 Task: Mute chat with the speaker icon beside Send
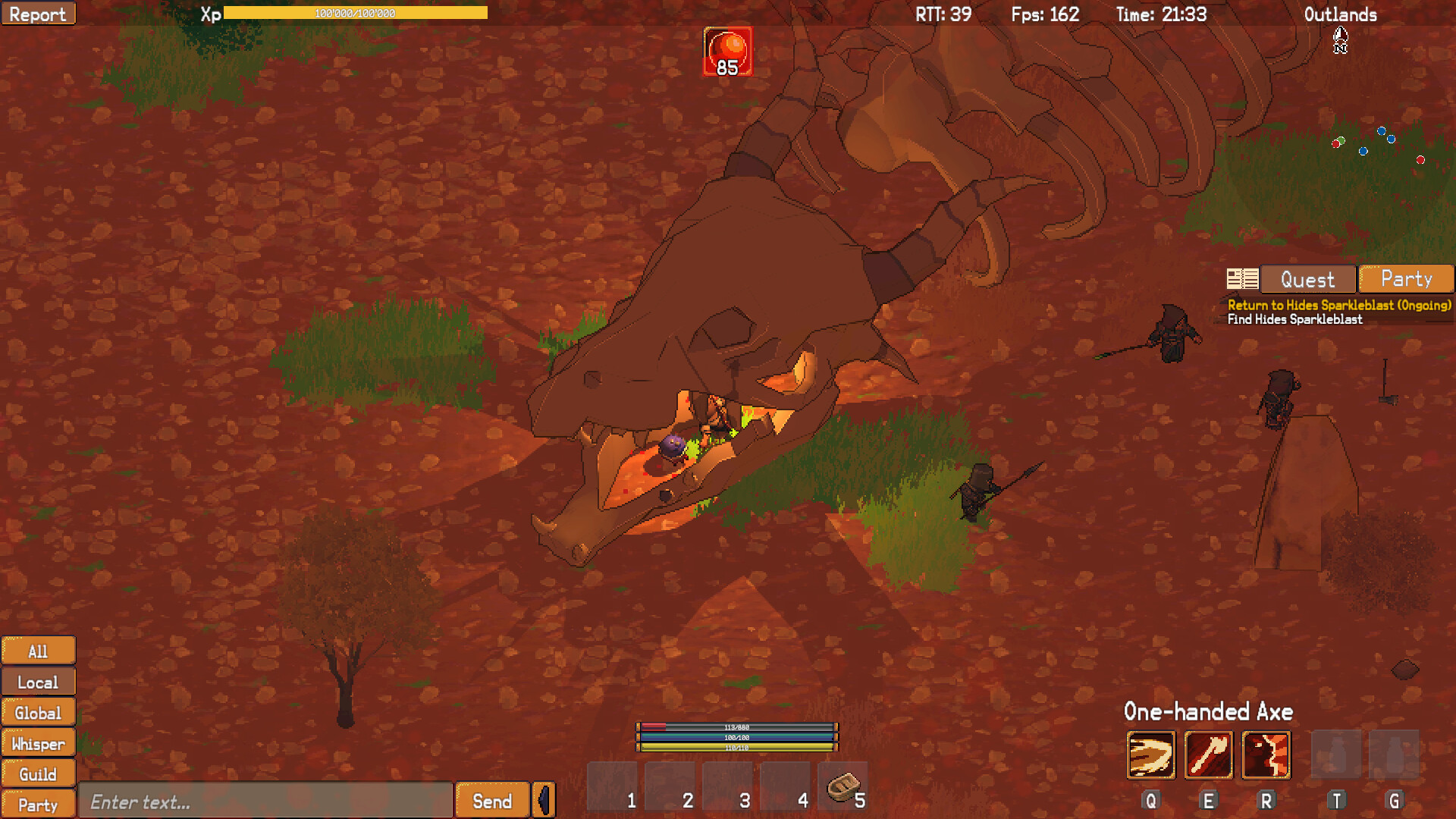coord(543,799)
